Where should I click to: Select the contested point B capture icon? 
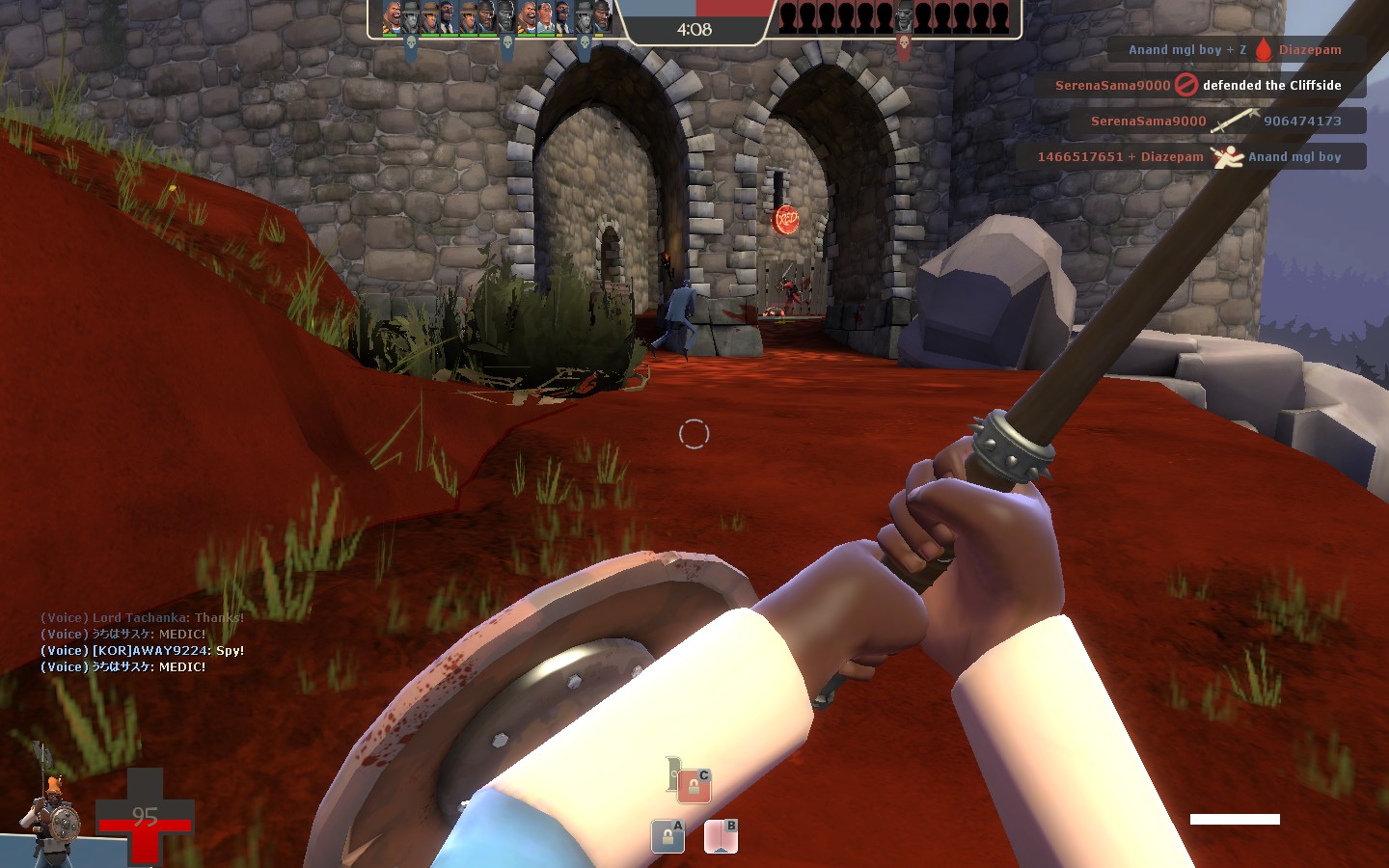(x=722, y=835)
